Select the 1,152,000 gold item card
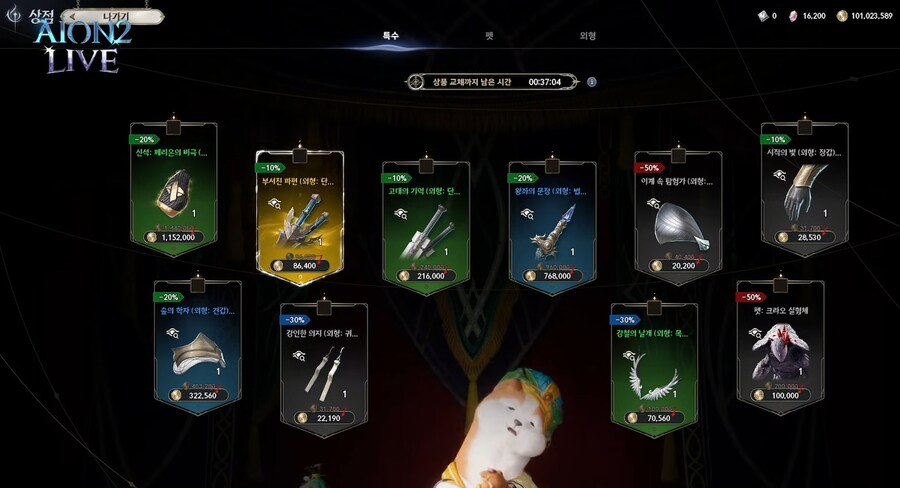900x488 pixels. 173,195
